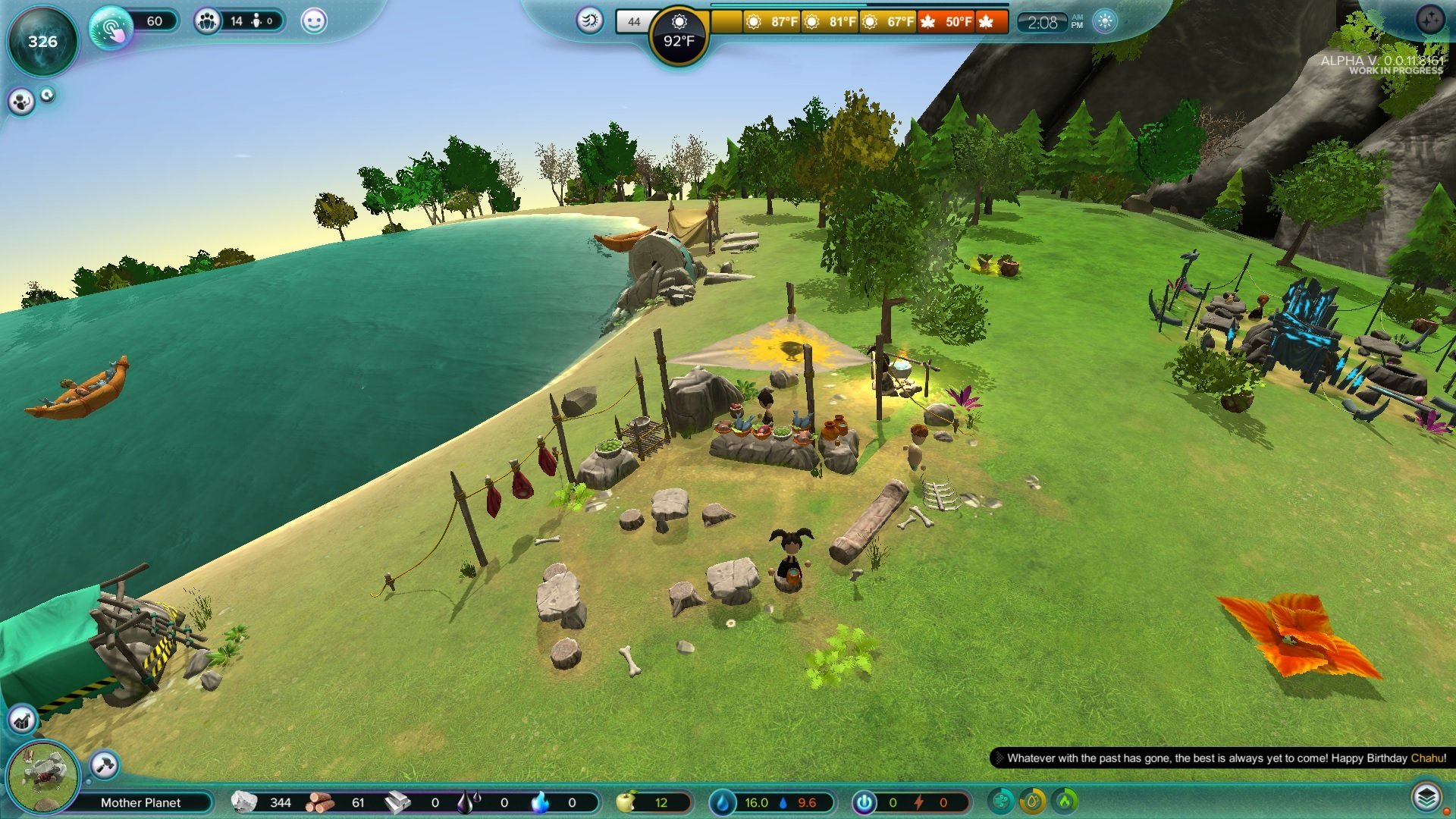Open the sun and wind weather icon
The height and width of the screenshot is (819, 1456).
coord(589,20)
